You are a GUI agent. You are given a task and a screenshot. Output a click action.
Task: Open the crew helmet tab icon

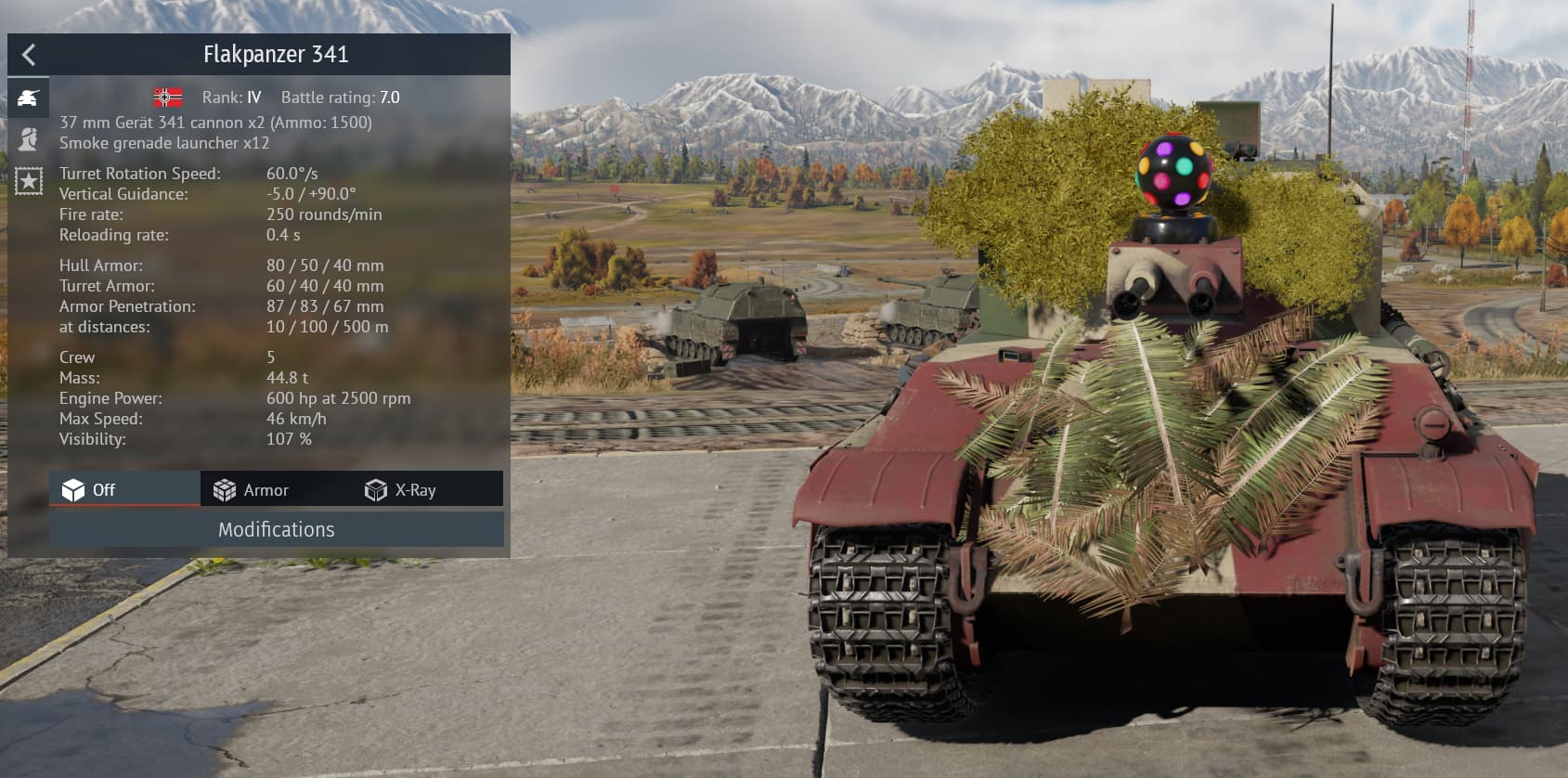(28, 139)
